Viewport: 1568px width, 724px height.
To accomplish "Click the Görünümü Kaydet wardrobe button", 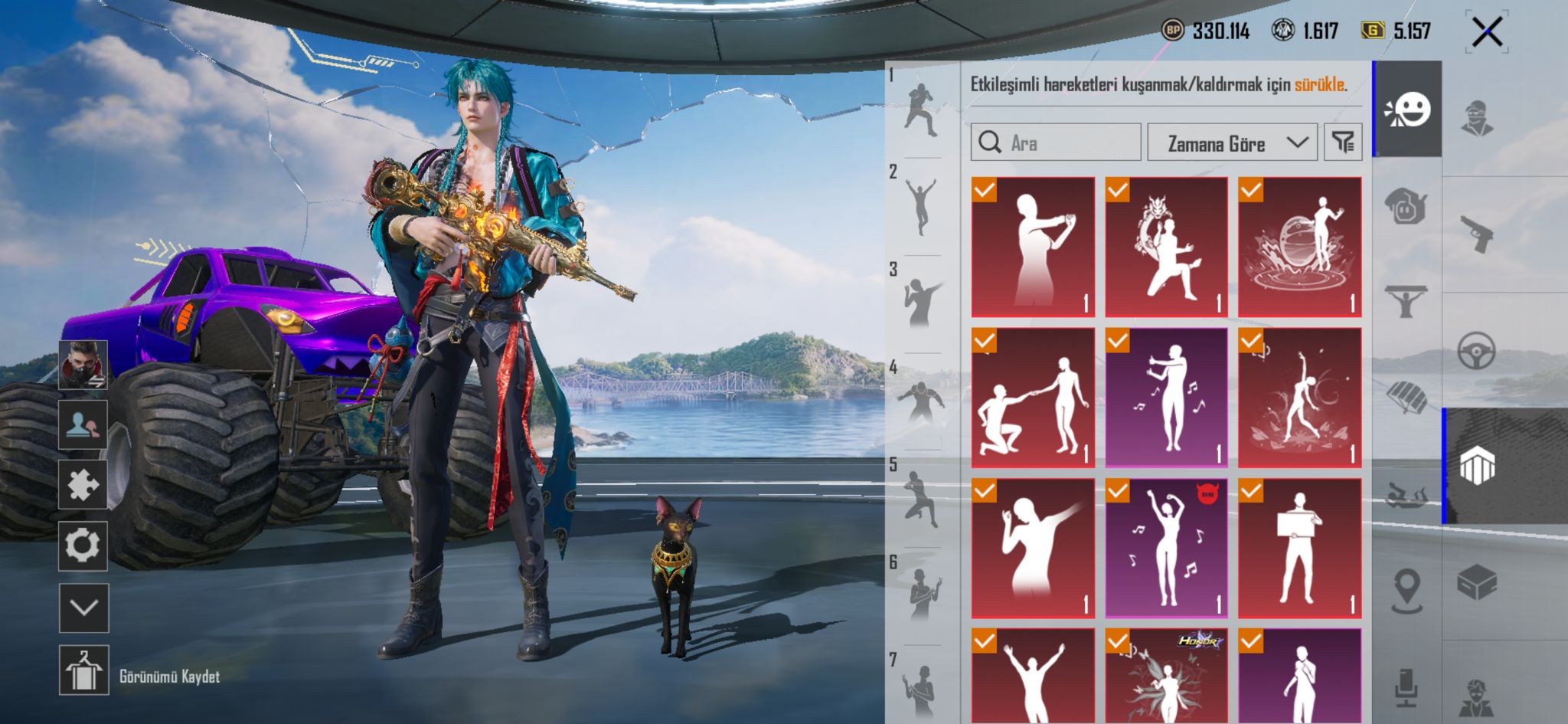I will point(83,670).
